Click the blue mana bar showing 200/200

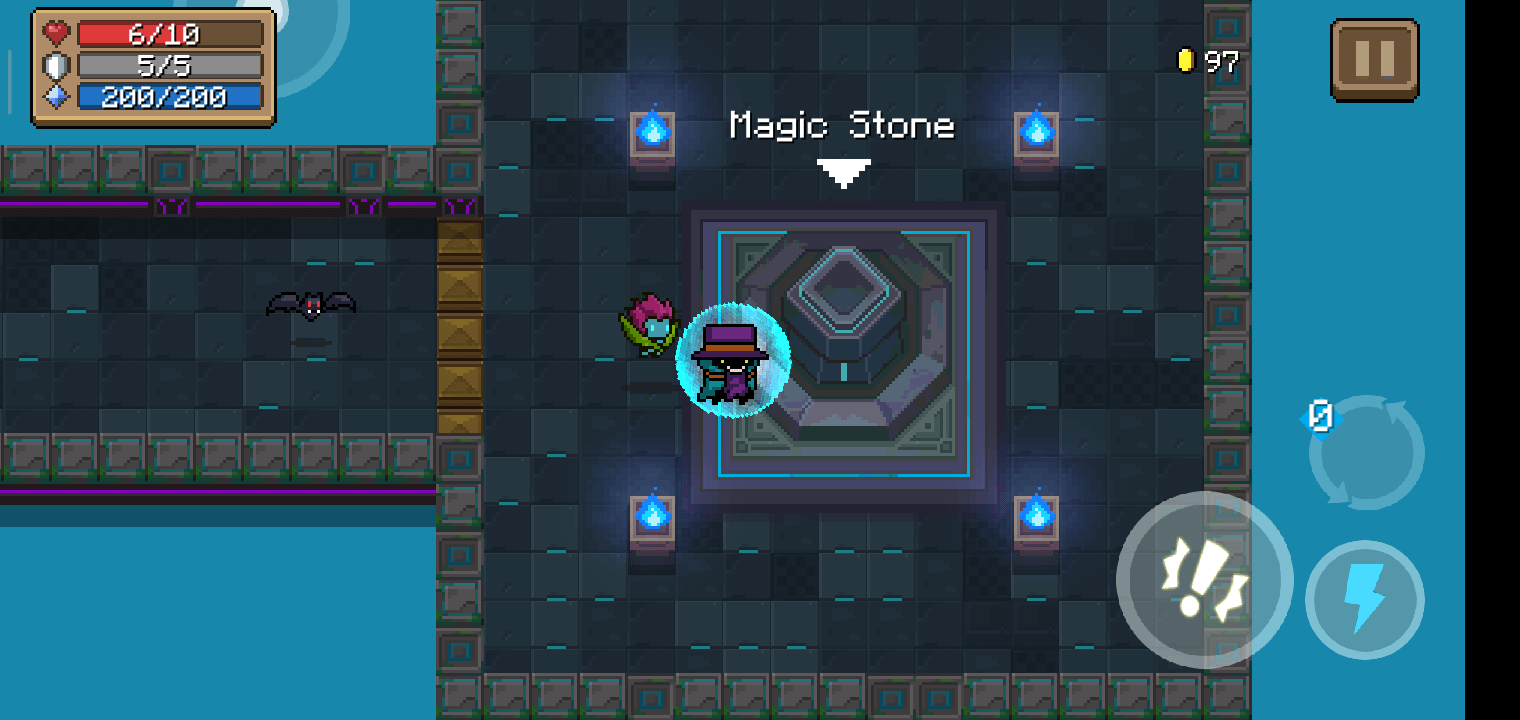pyautogui.click(x=155, y=96)
